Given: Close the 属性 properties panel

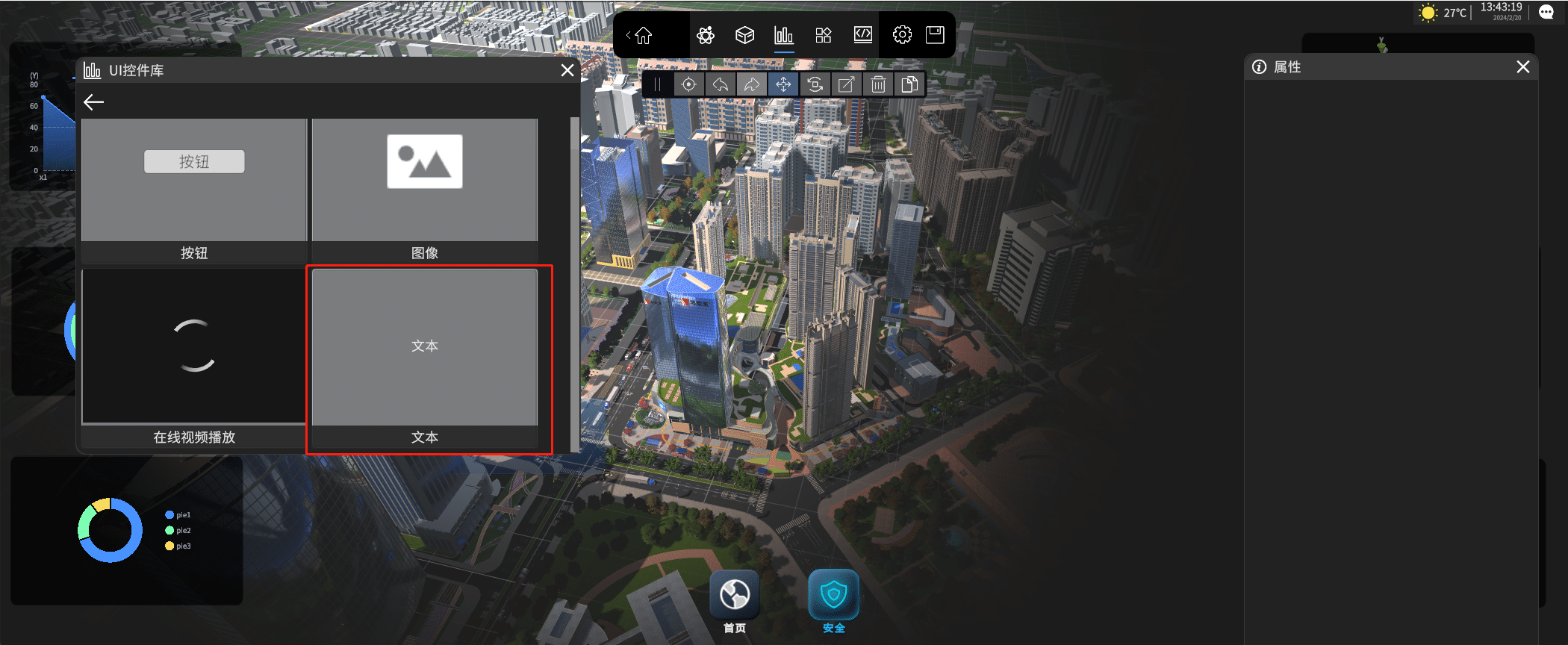Looking at the screenshot, I should [1523, 67].
